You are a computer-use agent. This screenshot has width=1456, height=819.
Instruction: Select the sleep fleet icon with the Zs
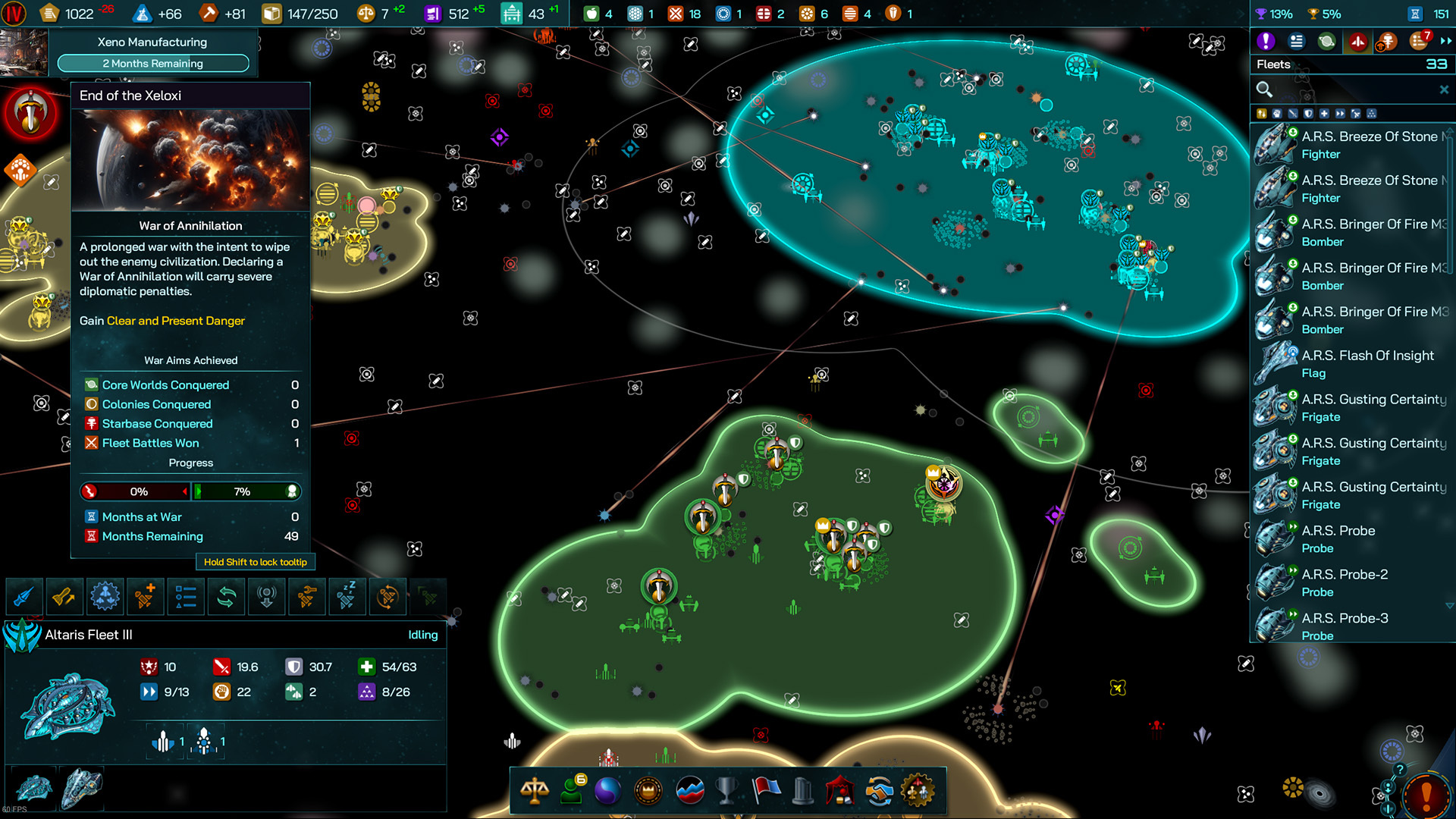coord(347,597)
